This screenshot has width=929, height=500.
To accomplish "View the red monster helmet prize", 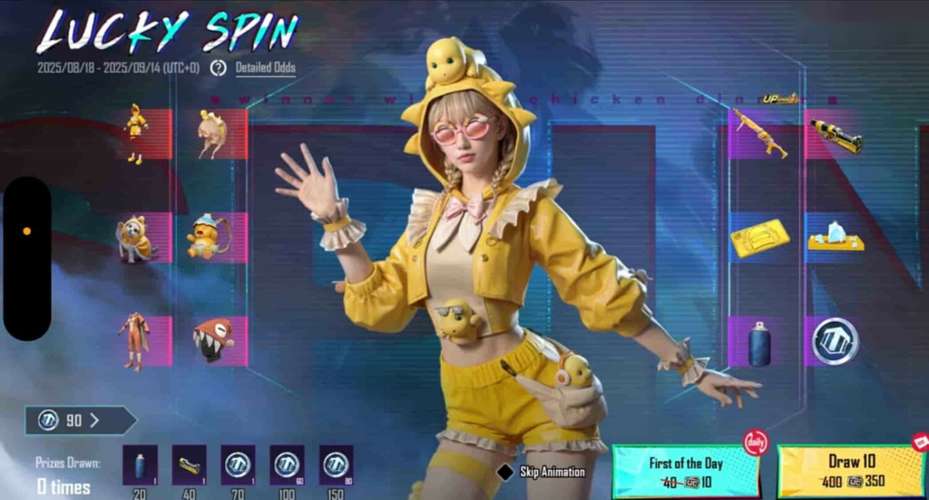I will coord(212,340).
